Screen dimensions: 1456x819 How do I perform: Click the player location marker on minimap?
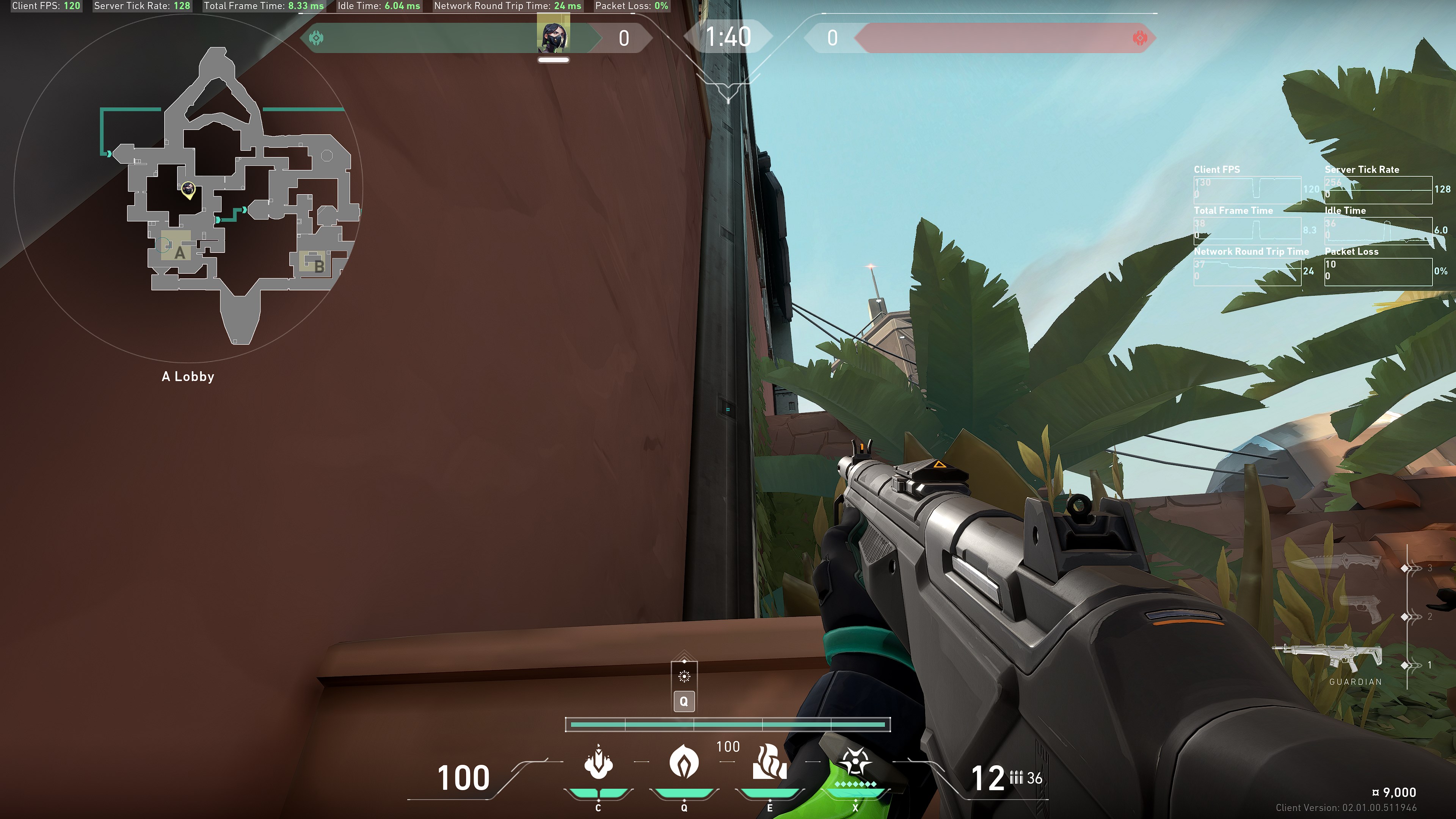(x=188, y=189)
